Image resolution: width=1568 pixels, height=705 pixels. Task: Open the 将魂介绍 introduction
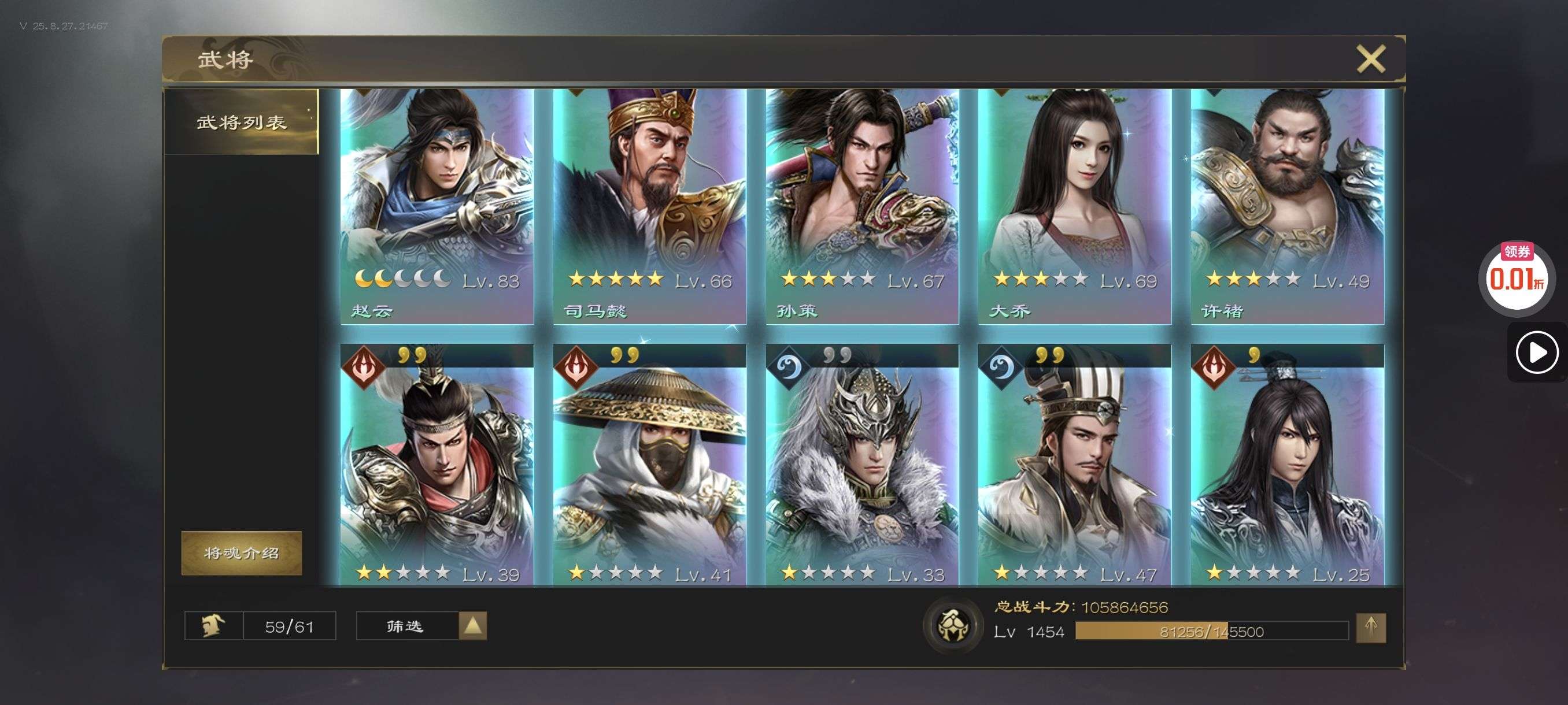pos(242,552)
